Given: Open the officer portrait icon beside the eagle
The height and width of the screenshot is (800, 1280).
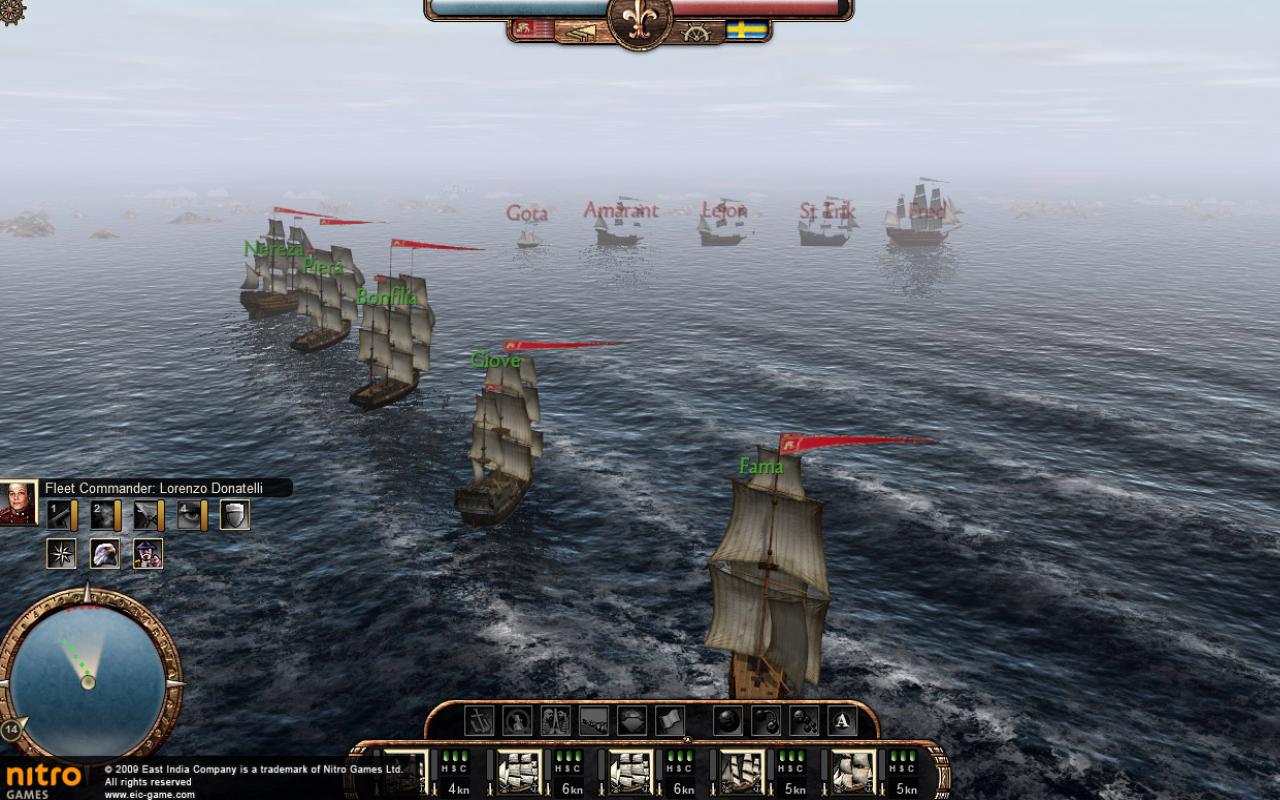Looking at the screenshot, I should pos(148,553).
